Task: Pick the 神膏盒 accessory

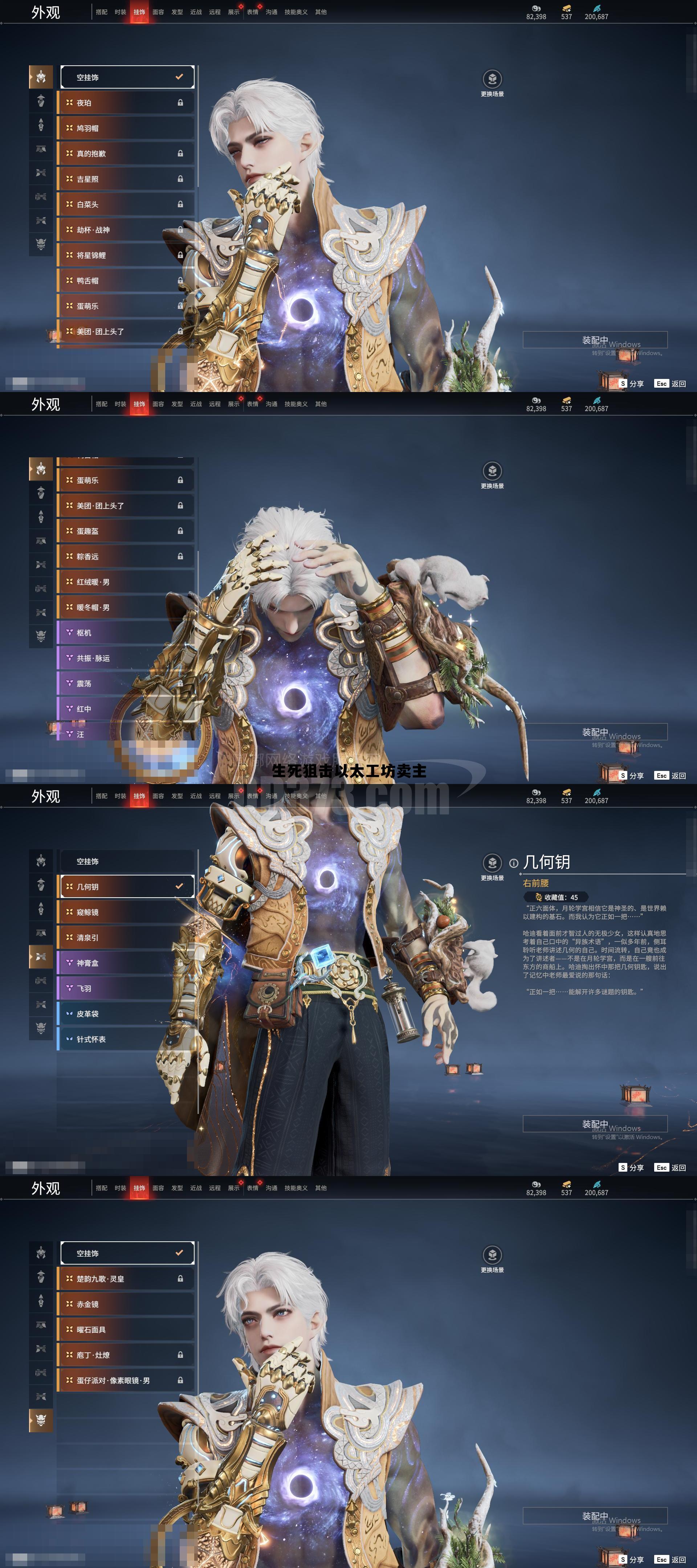Action: (127, 963)
